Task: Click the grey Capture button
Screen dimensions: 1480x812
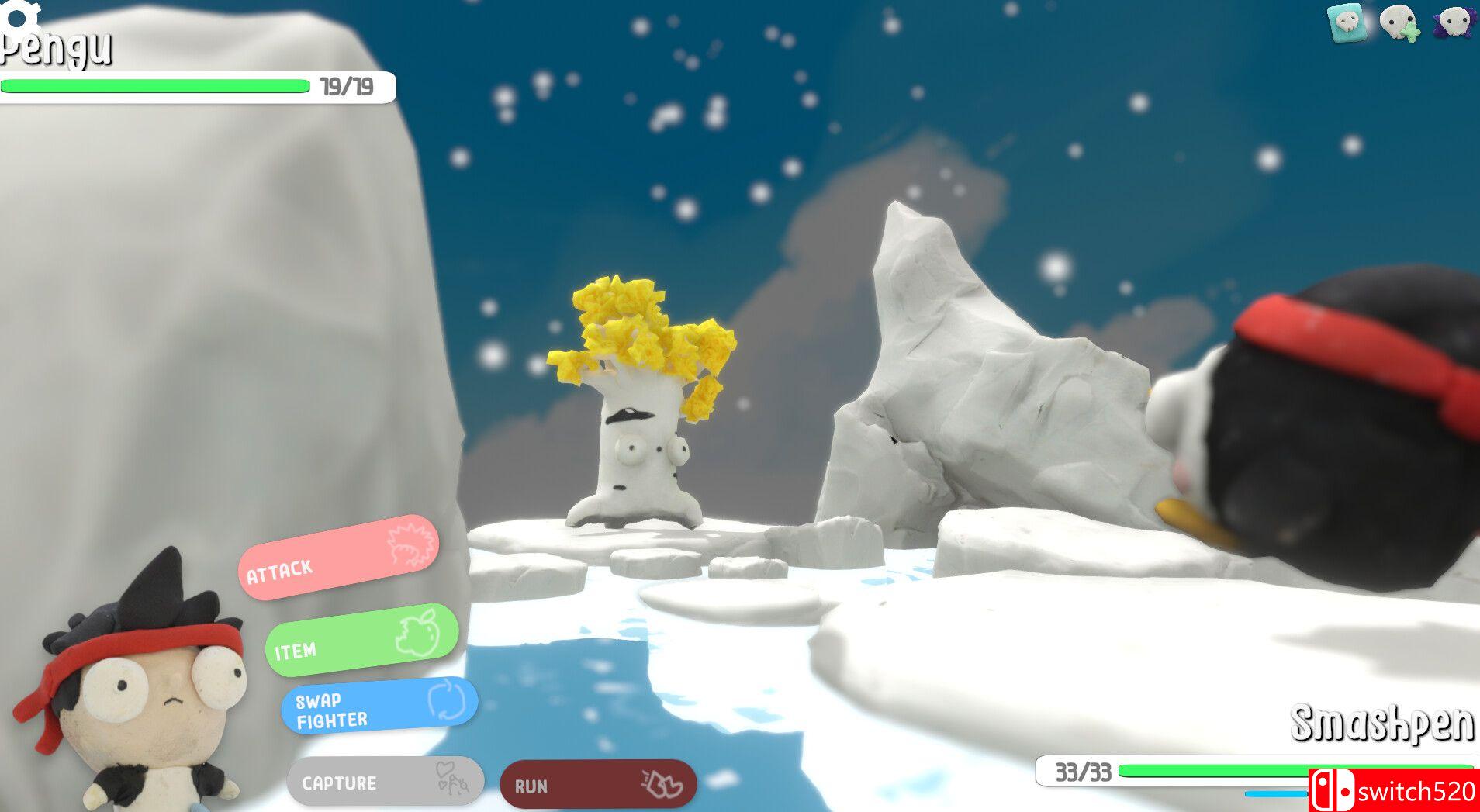Action: (386, 782)
